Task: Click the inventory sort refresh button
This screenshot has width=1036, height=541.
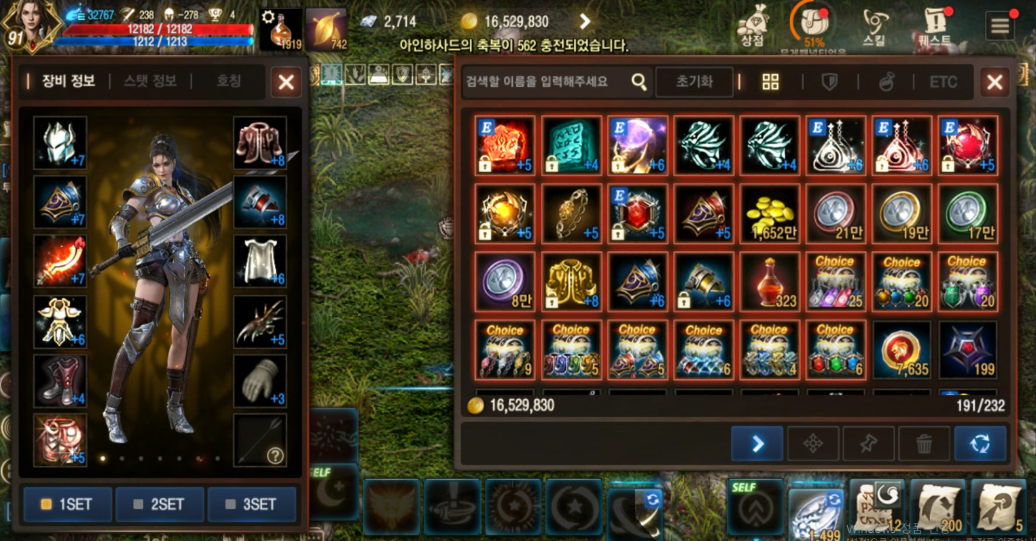Action: point(980,443)
